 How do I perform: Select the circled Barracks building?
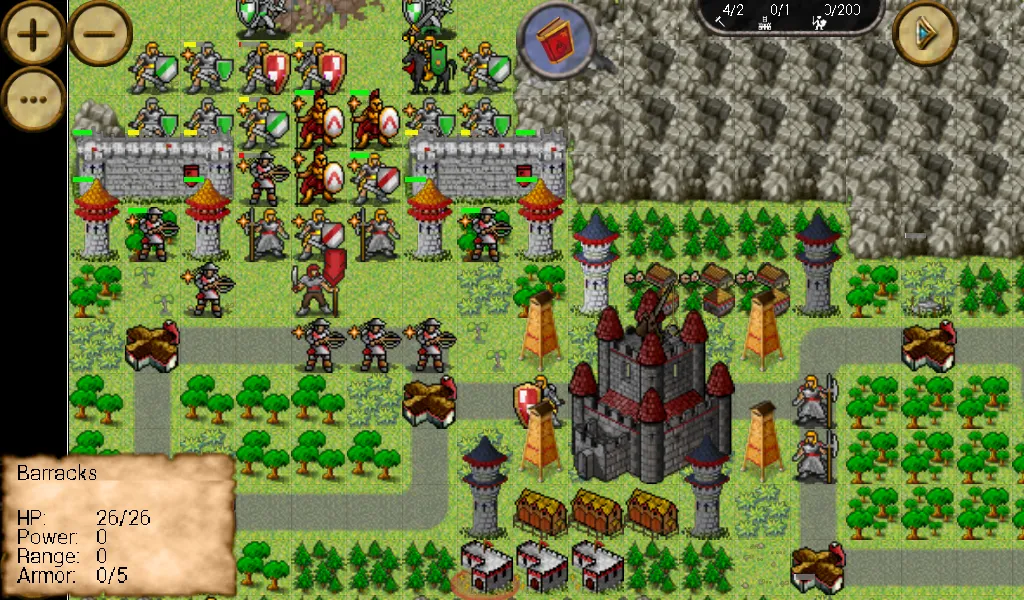[x=487, y=570]
